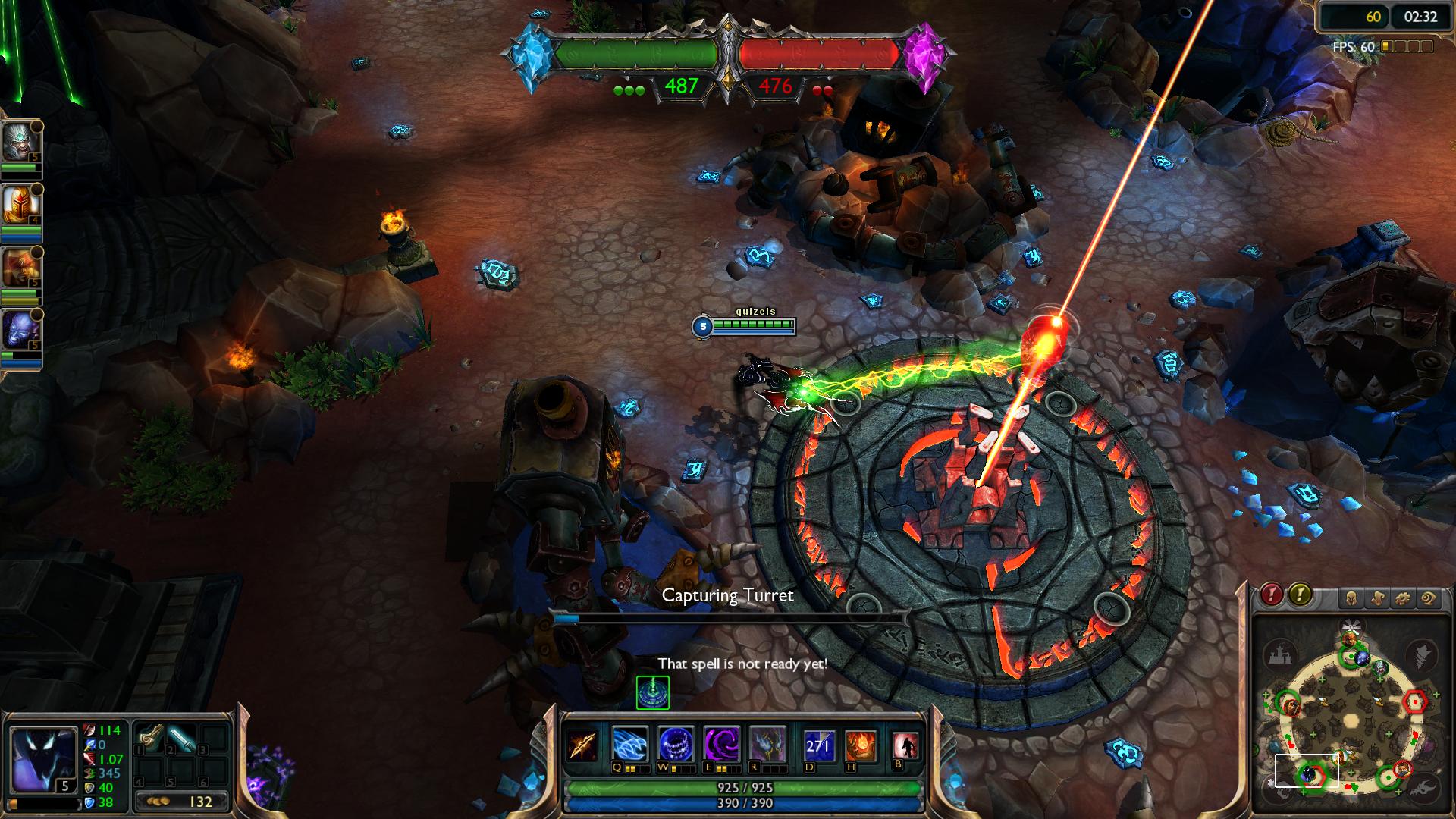Viewport: 1456px width, 819px height.
Task: Activate the Shroud of Darkness W ability
Action: 676,745
